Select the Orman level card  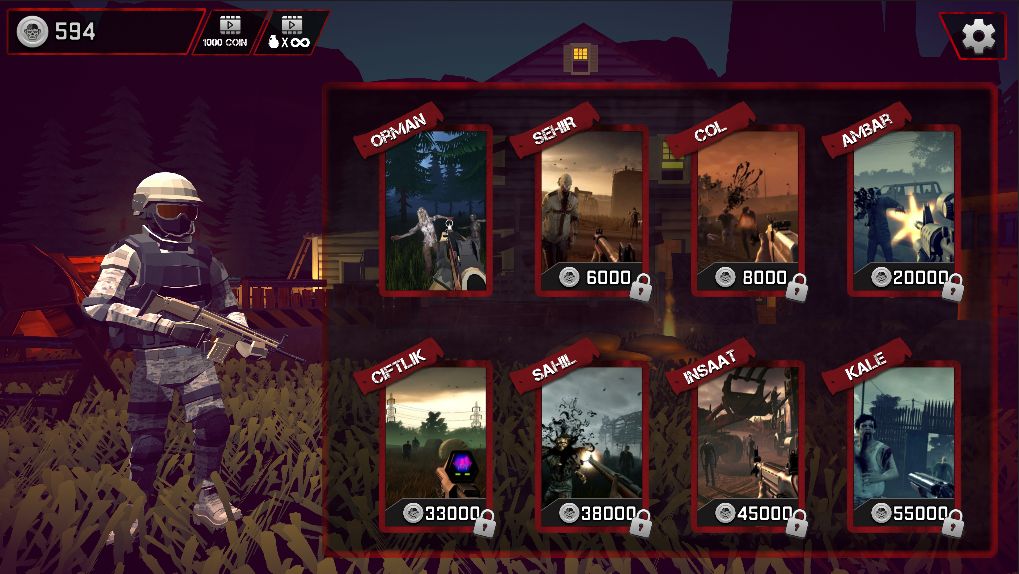(437, 211)
